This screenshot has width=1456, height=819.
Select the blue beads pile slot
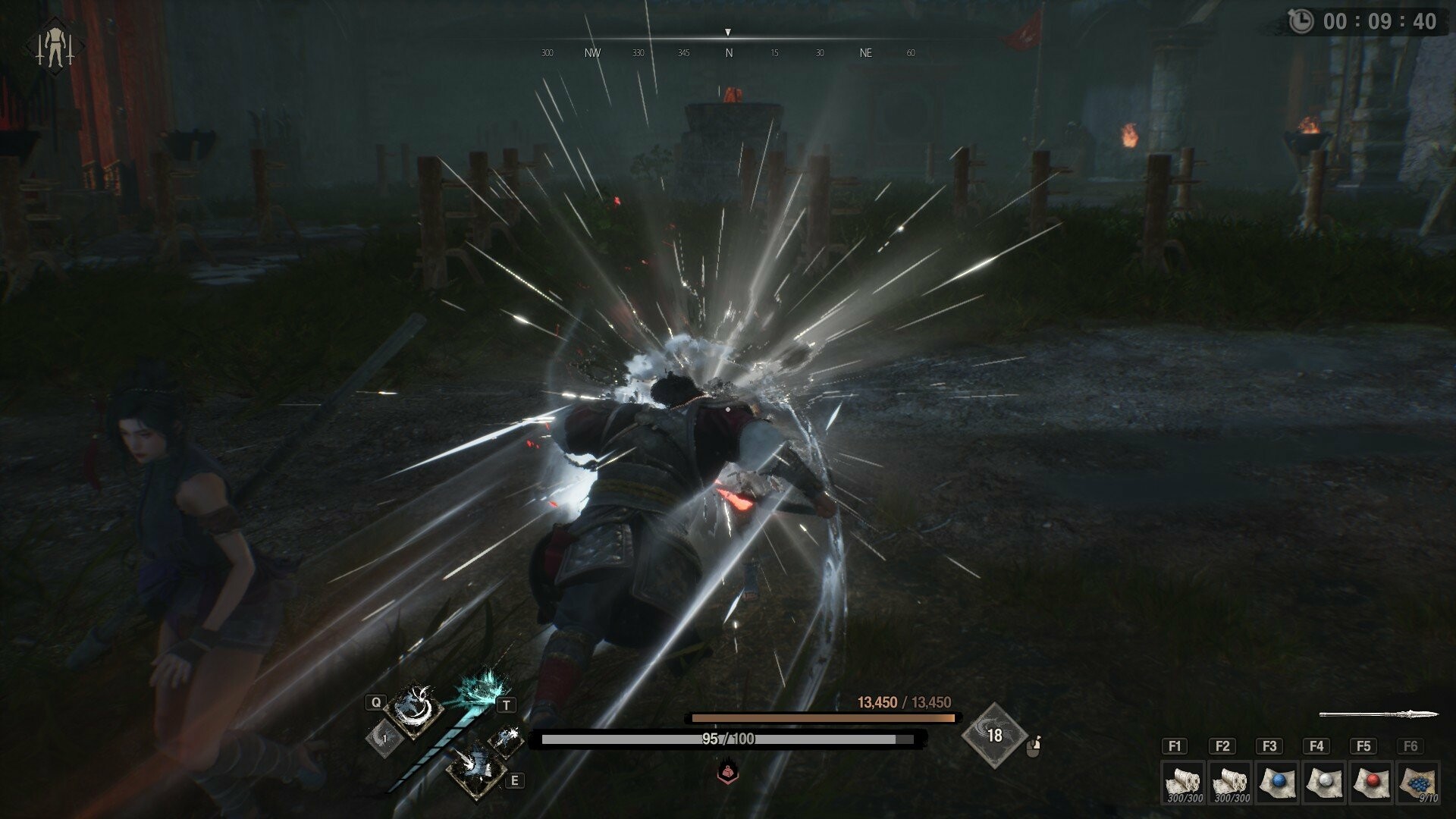click(1418, 782)
